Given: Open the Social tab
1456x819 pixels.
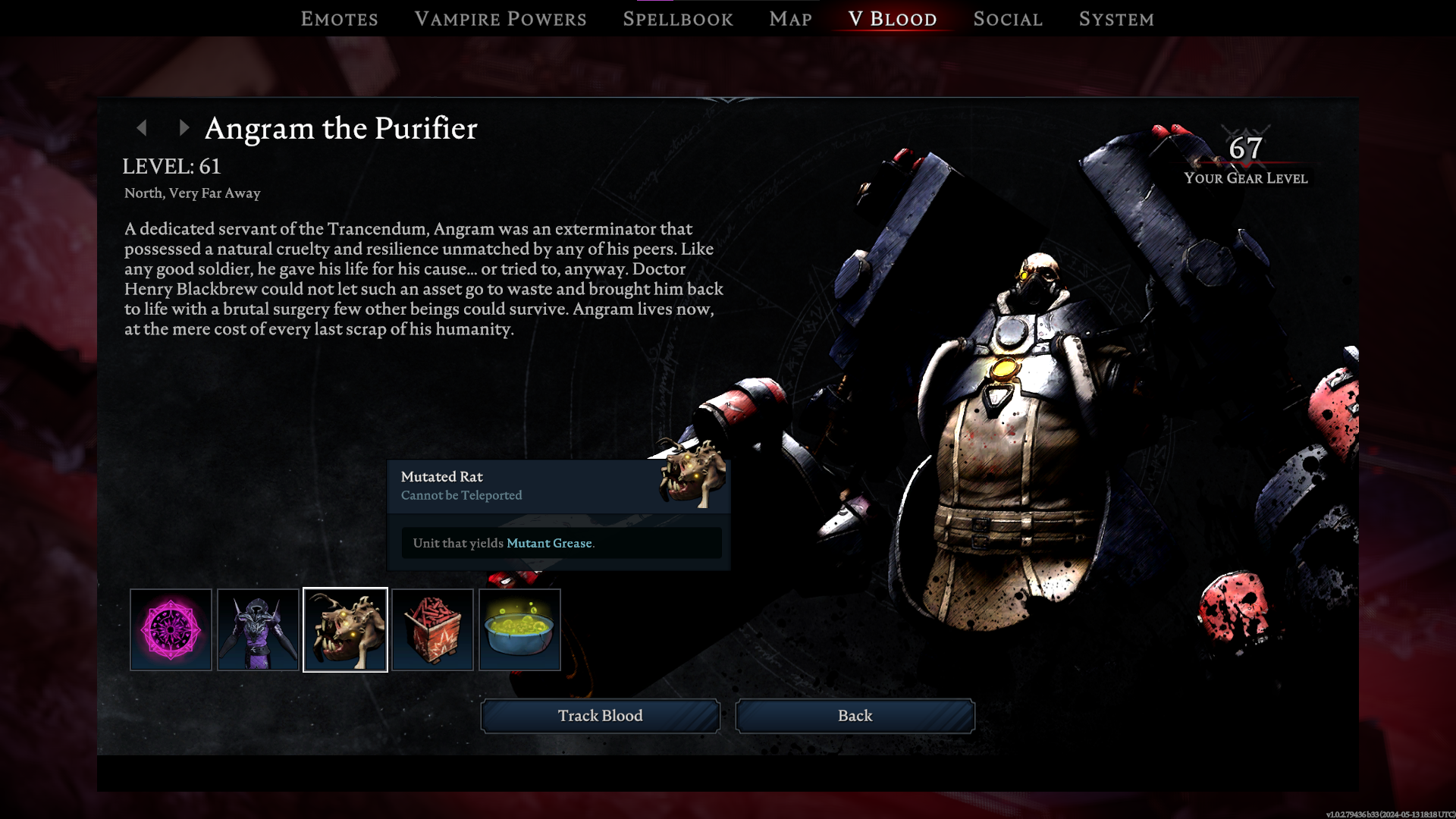Looking at the screenshot, I should pyautogui.click(x=1008, y=19).
